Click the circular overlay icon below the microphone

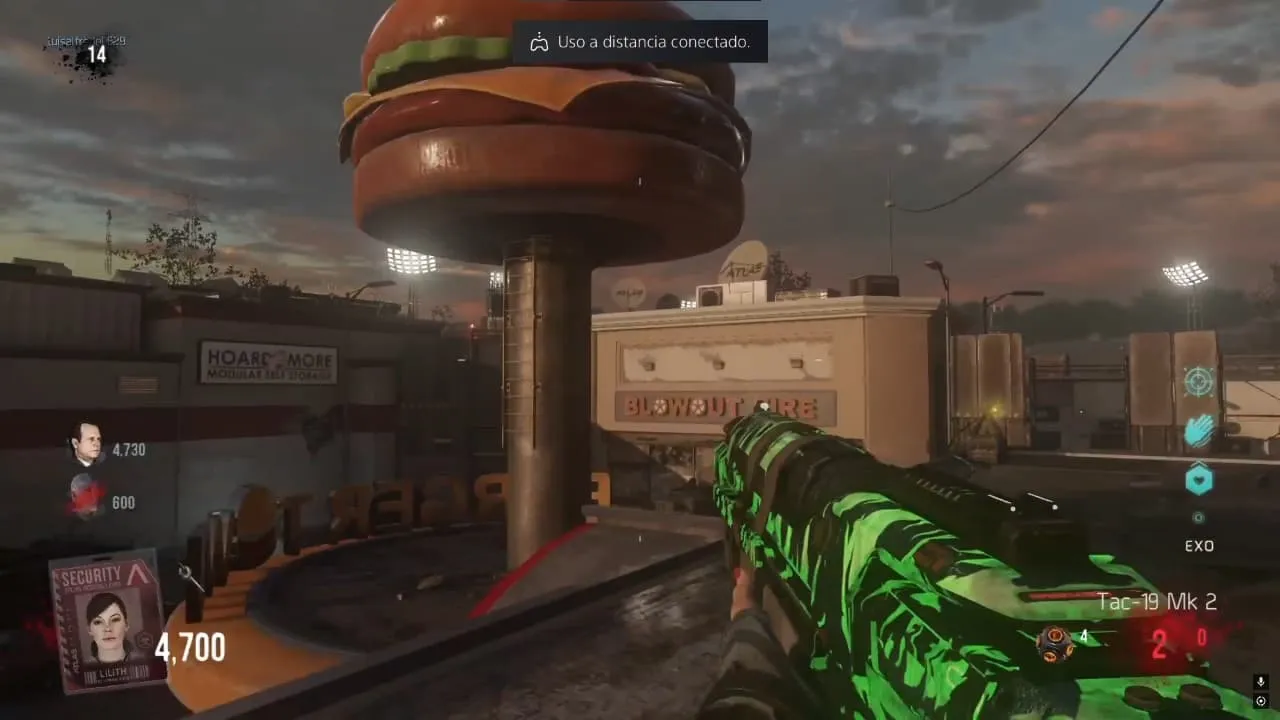click(x=1260, y=701)
